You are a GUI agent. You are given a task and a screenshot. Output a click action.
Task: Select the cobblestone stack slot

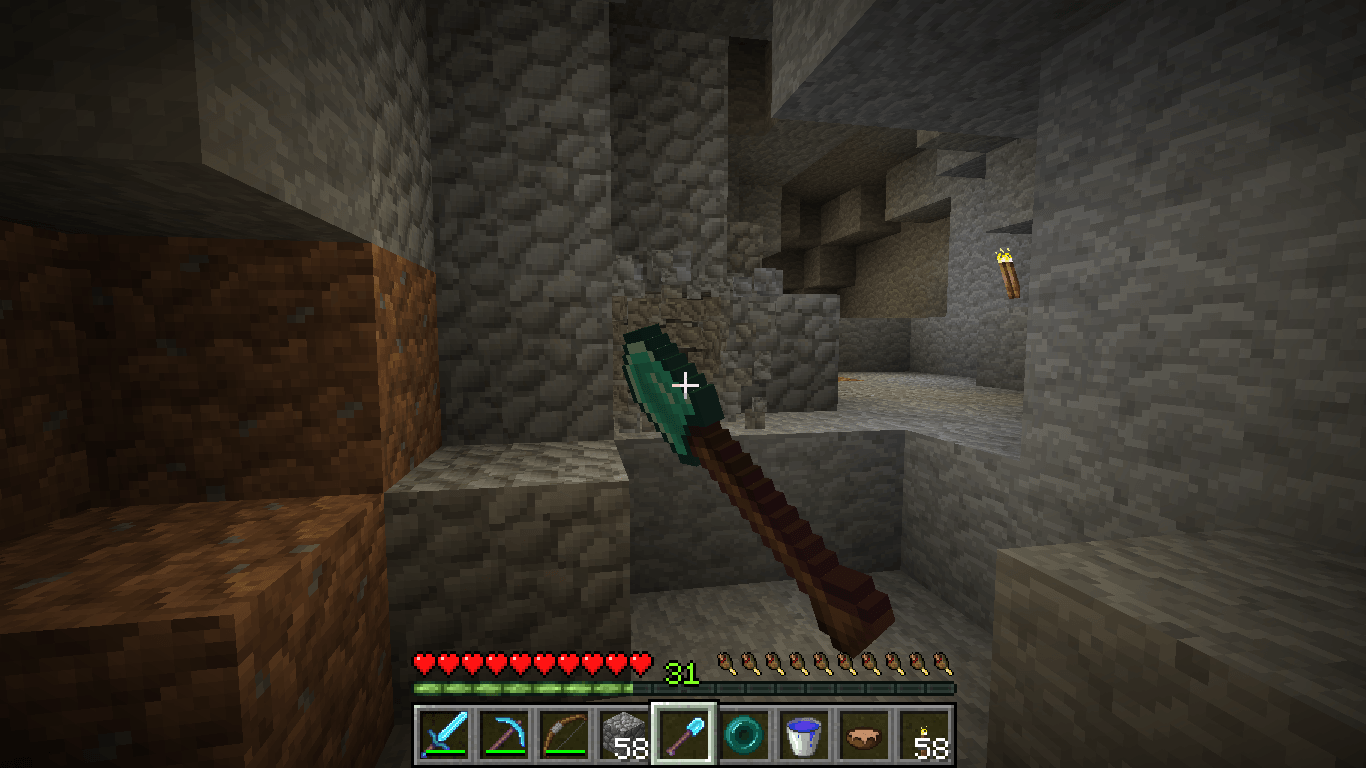click(623, 734)
